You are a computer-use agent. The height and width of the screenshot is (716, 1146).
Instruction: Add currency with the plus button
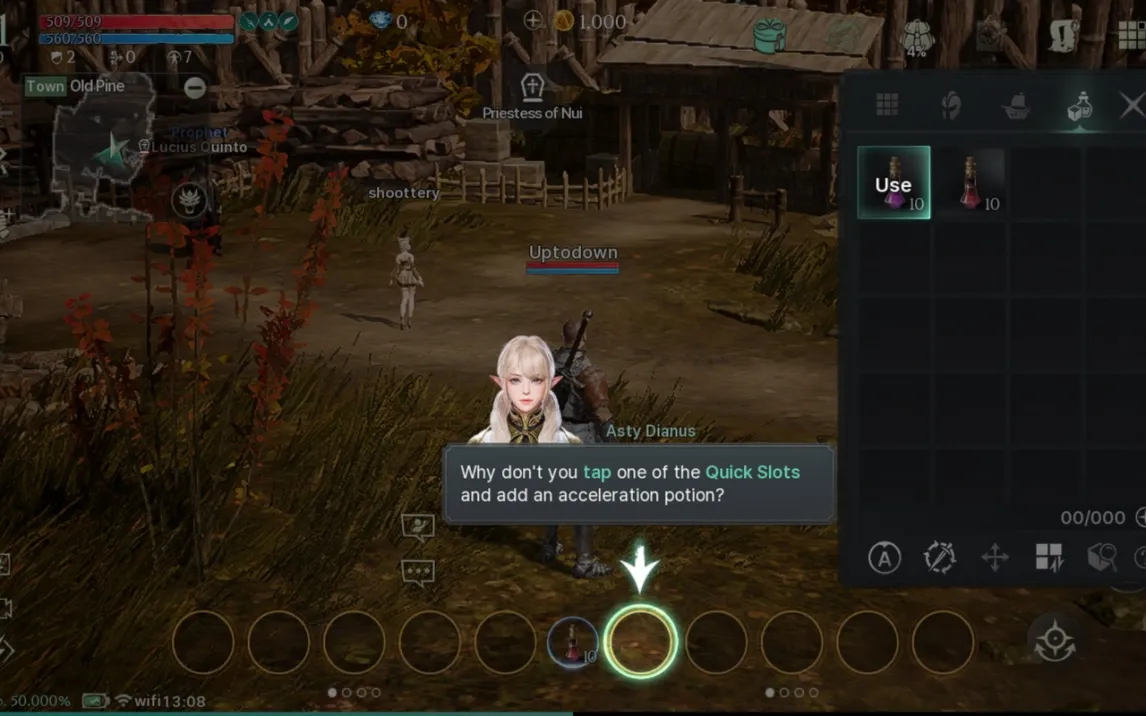(533, 21)
